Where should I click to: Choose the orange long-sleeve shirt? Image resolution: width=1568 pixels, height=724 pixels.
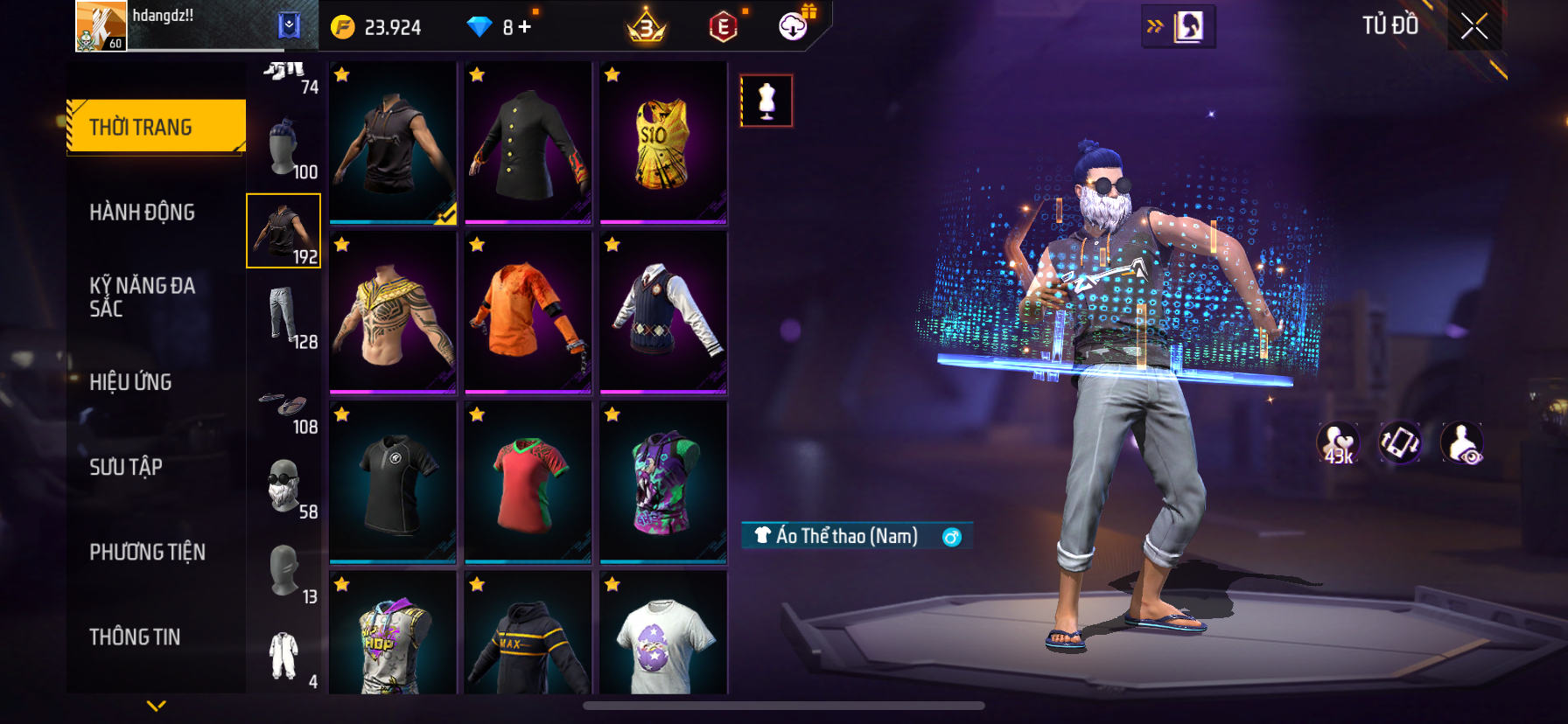pos(528,312)
